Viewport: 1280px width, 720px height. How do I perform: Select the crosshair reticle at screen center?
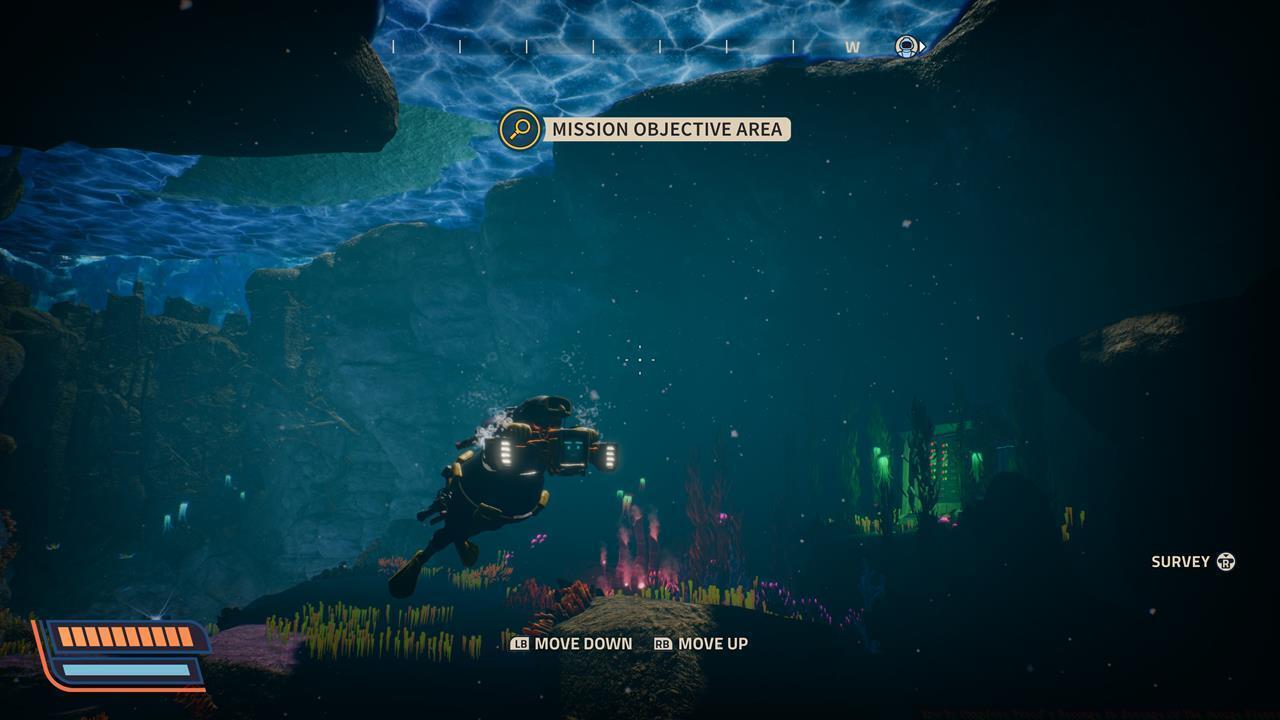point(639,360)
